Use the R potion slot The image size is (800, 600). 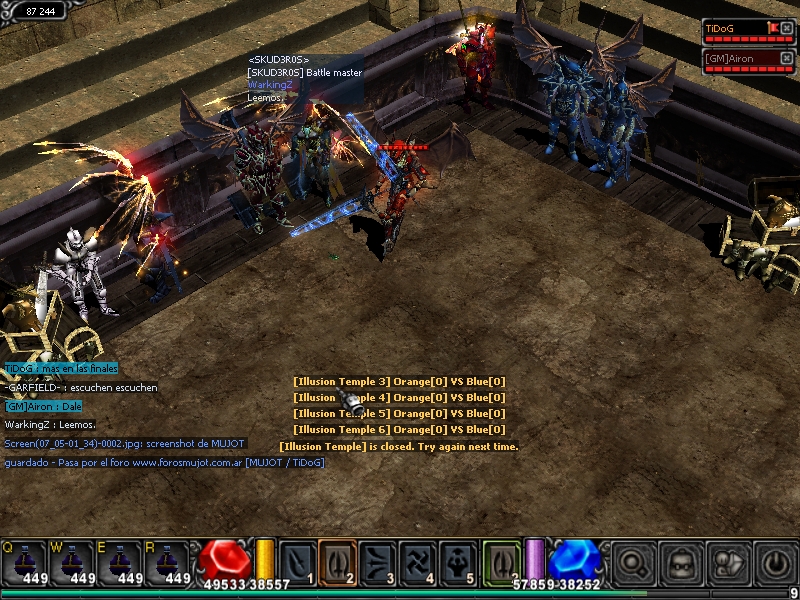click(168, 561)
